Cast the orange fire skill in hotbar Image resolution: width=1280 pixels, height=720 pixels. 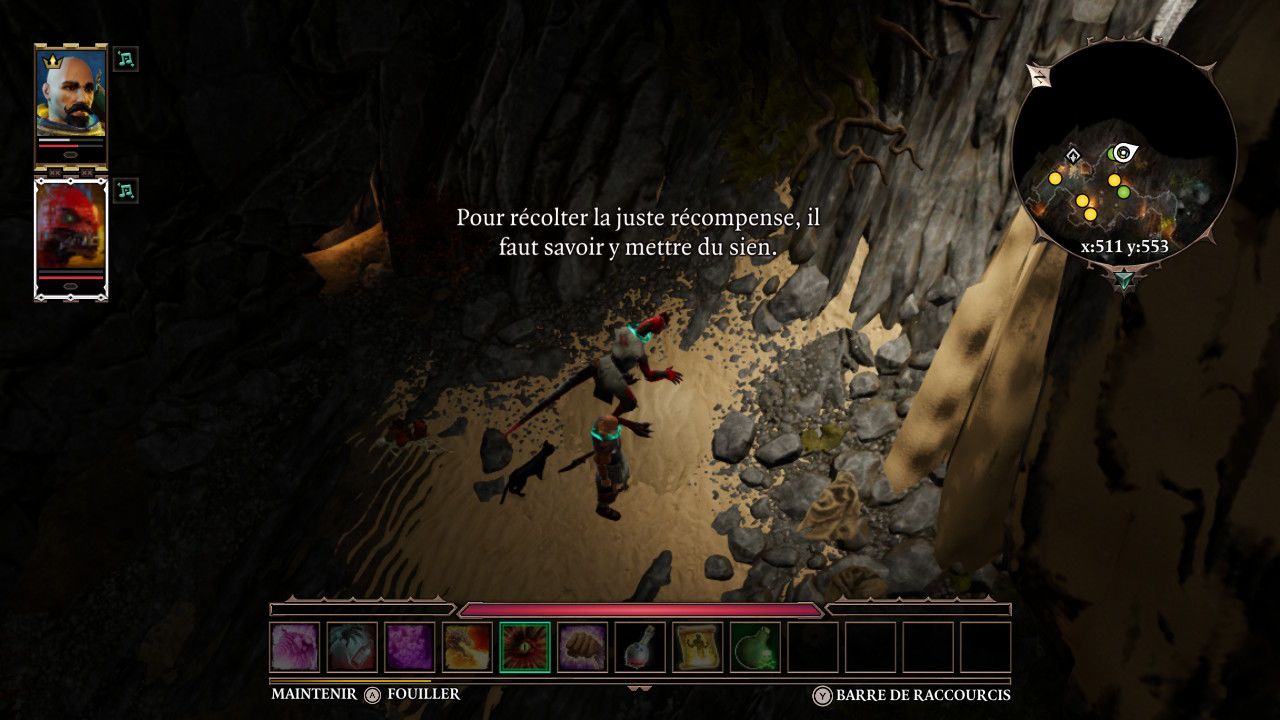coord(468,647)
